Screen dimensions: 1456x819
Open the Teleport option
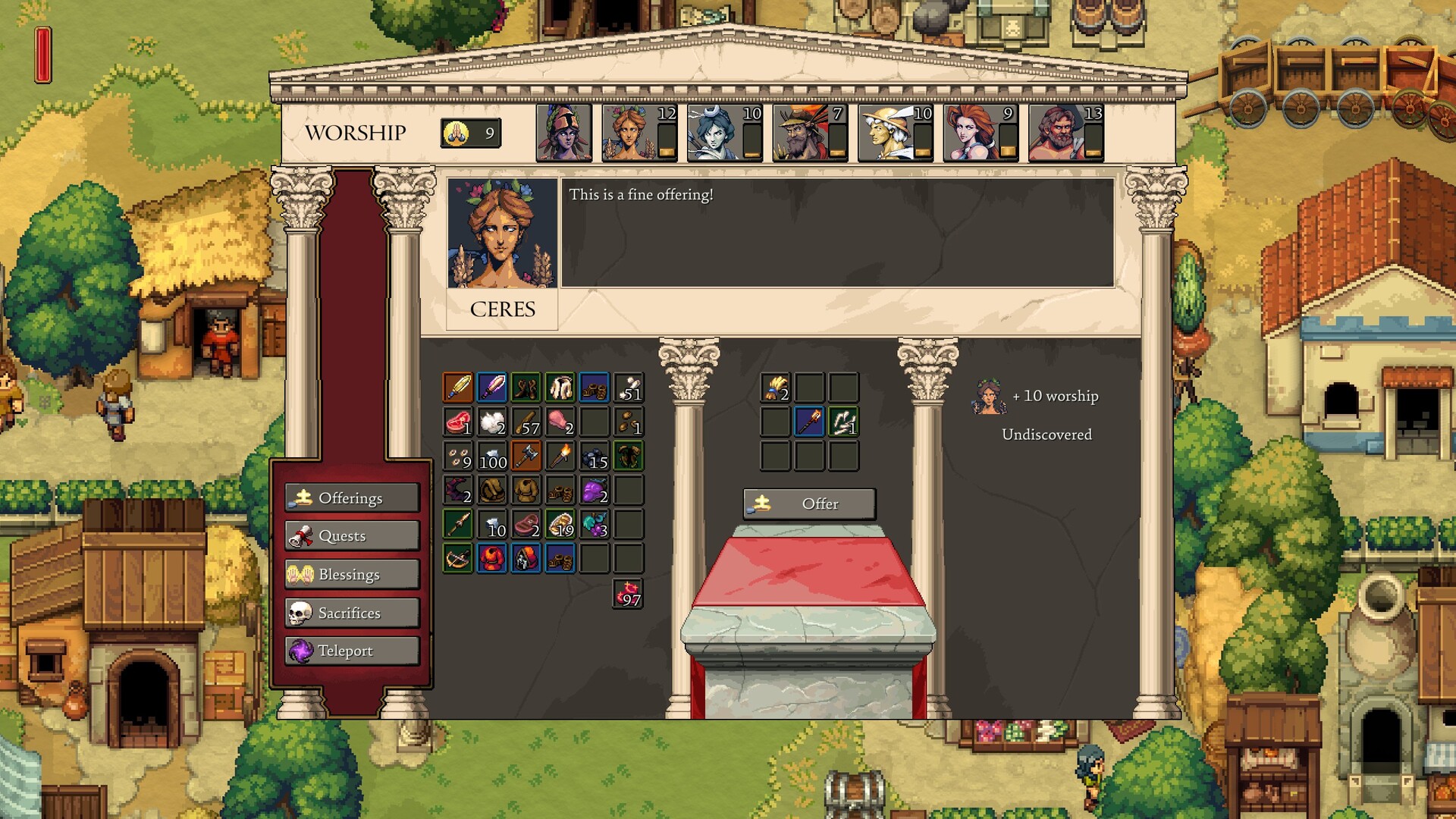coord(351,651)
